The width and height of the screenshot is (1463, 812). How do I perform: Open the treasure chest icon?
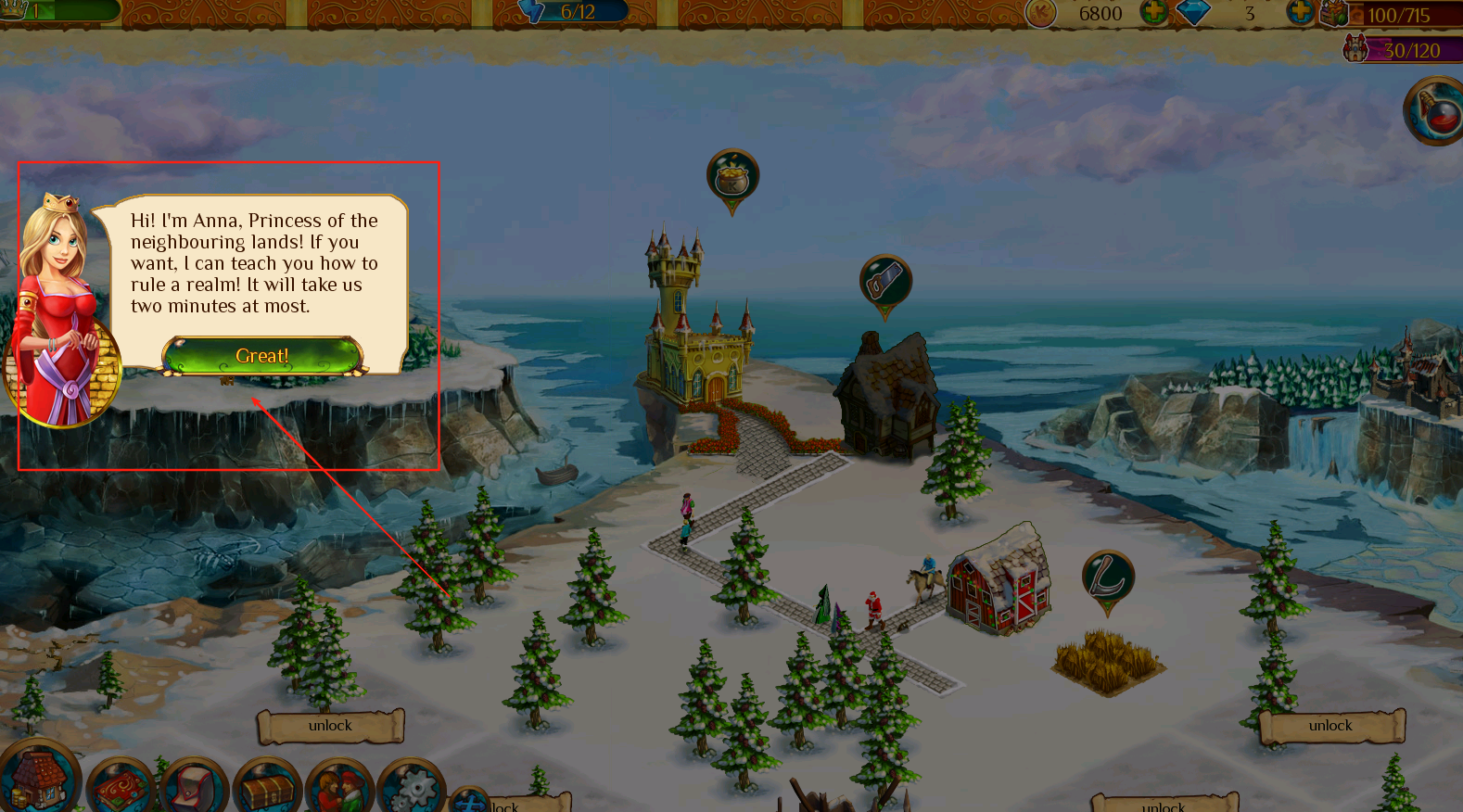point(267,788)
